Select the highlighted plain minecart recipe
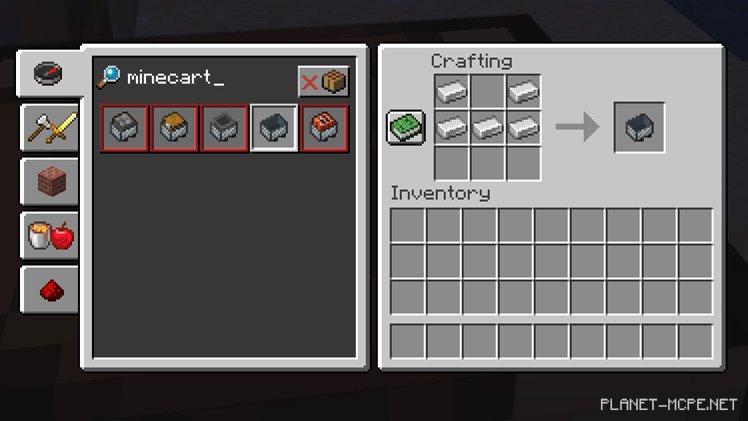Screen dimensions: 748x421 (275, 127)
